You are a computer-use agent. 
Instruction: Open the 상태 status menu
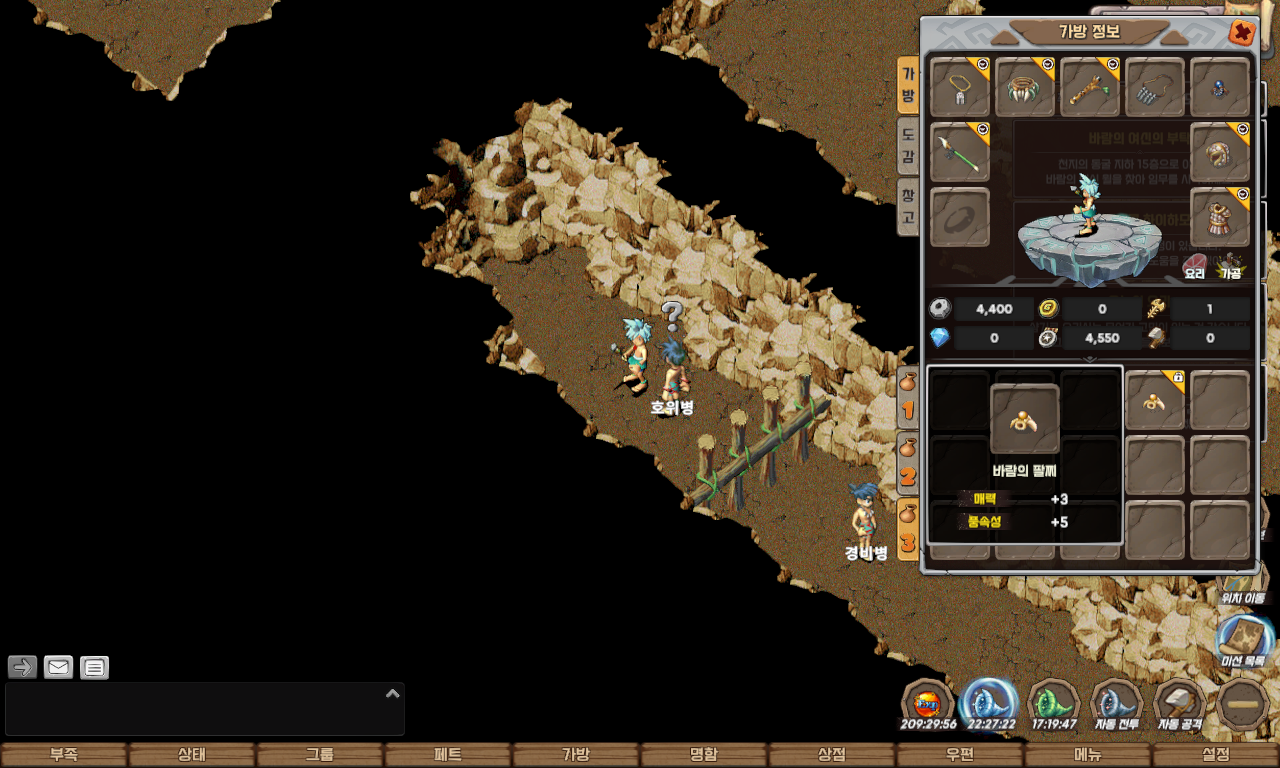[192, 755]
